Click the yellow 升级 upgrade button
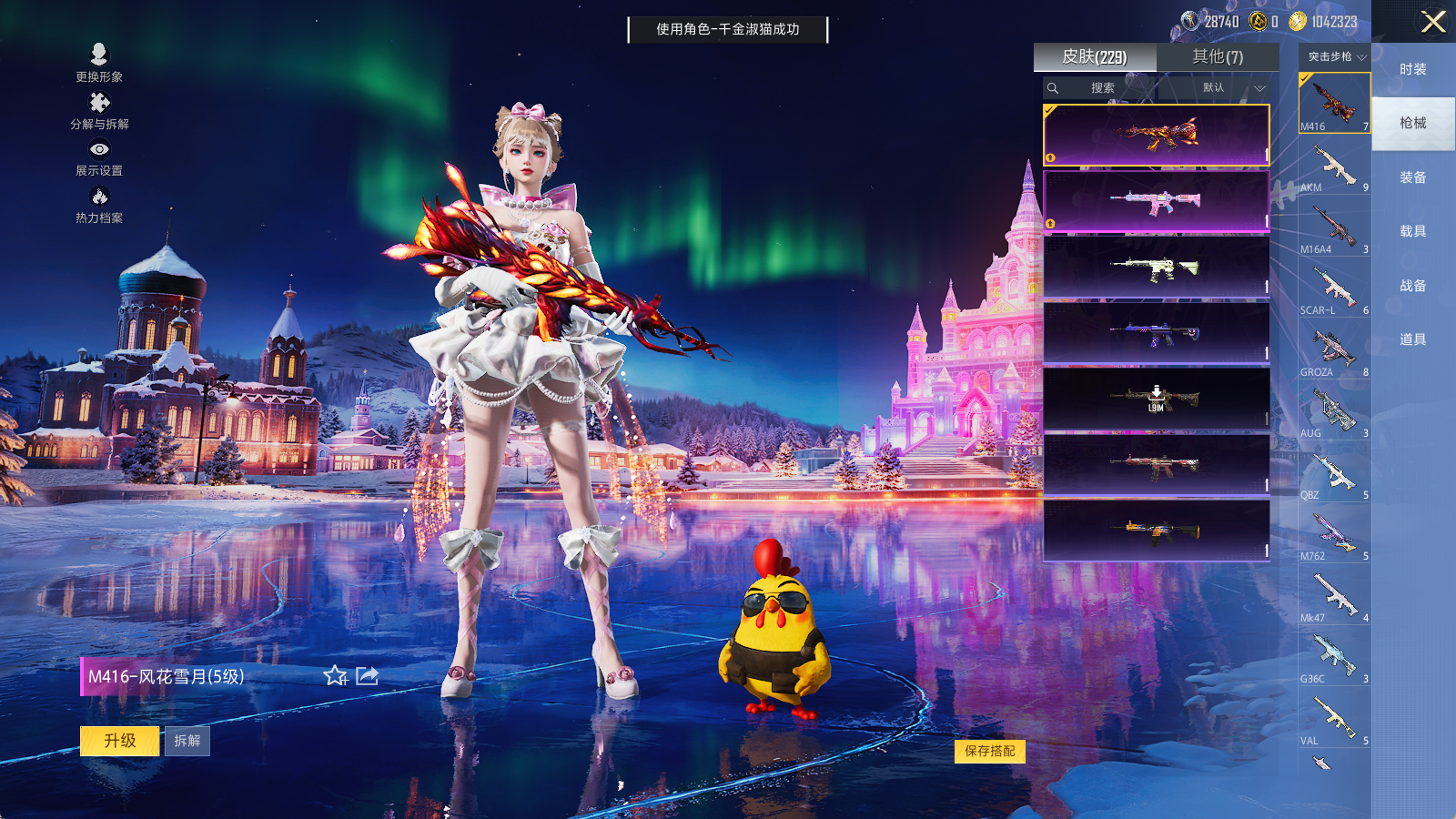This screenshot has height=819, width=1456. tap(119, 741)
